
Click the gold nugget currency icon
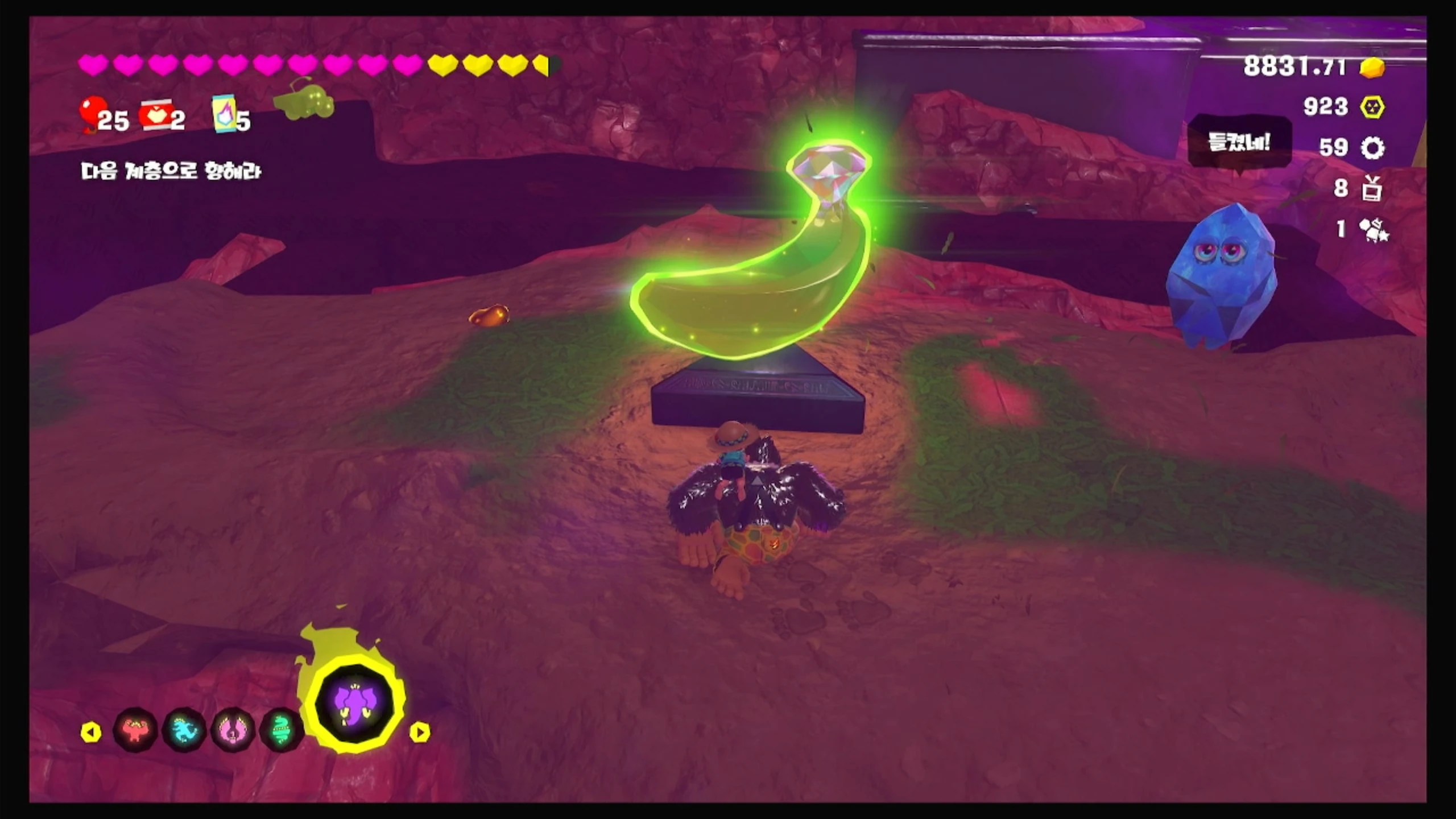click(x=1372, y=67)
